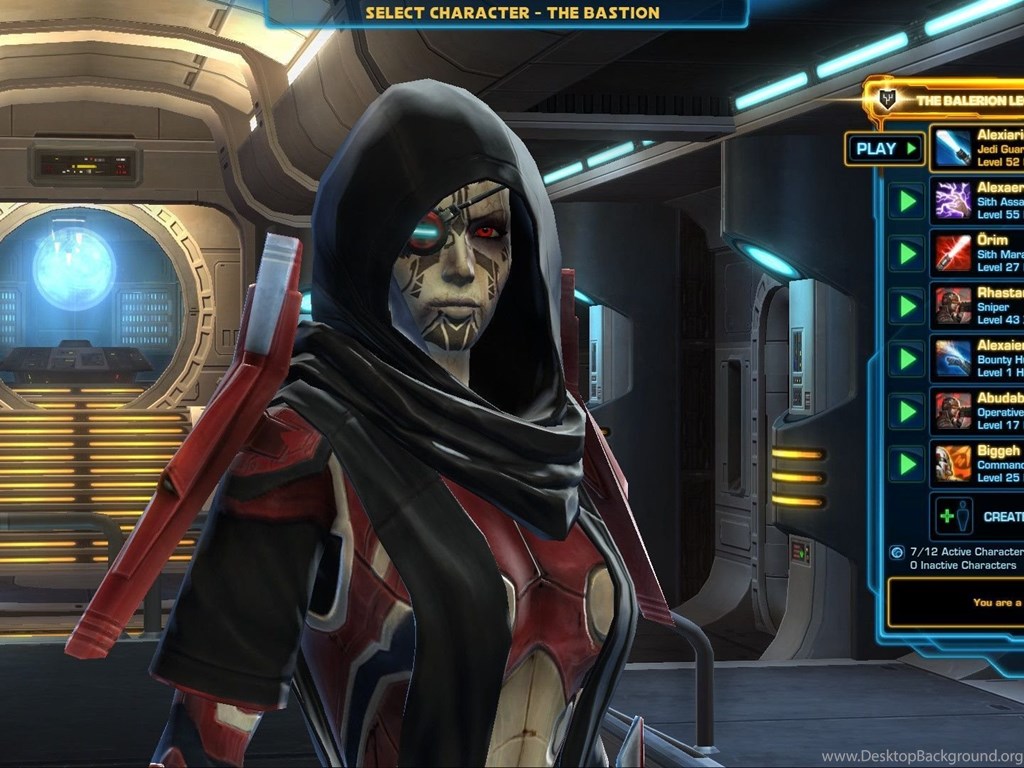The height and width of the screenshot is (768, 1024).
Task: Select the level 55 Sith Assassin character row
Action: pyautogui.click(x=977, y=201)
